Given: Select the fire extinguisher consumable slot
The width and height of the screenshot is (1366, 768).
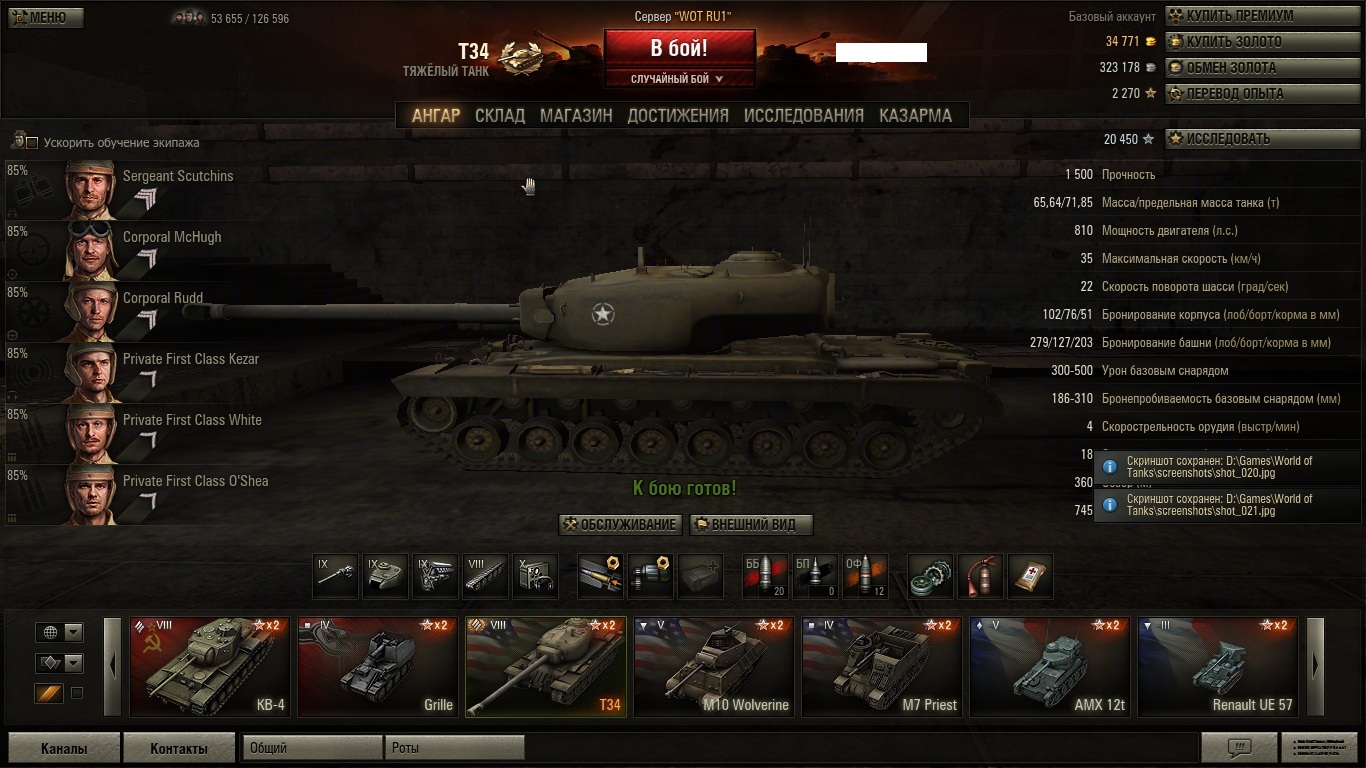Looking at the screenshot, I should tap(980, 577).
